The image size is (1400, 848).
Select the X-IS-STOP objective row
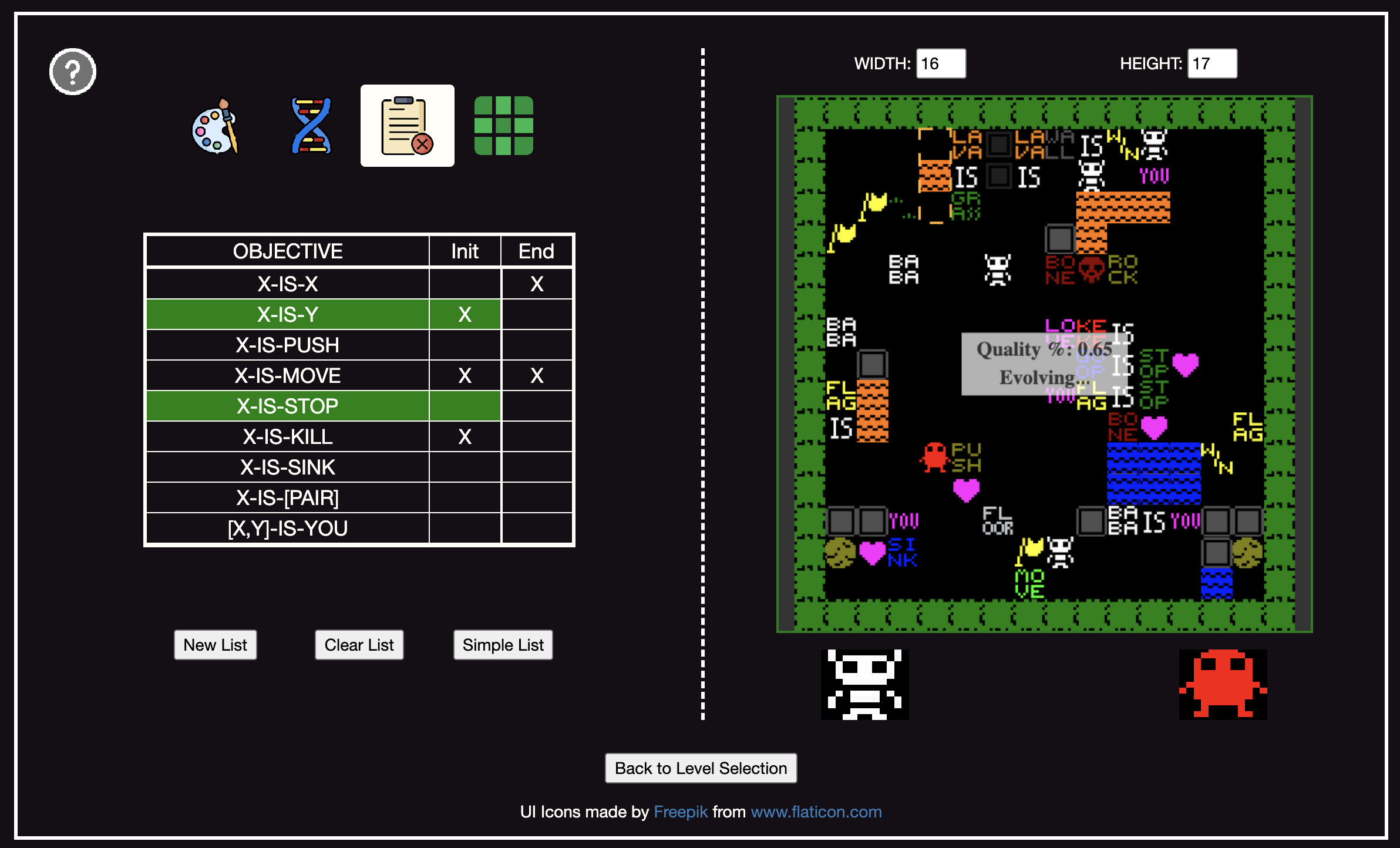[287, 406]
